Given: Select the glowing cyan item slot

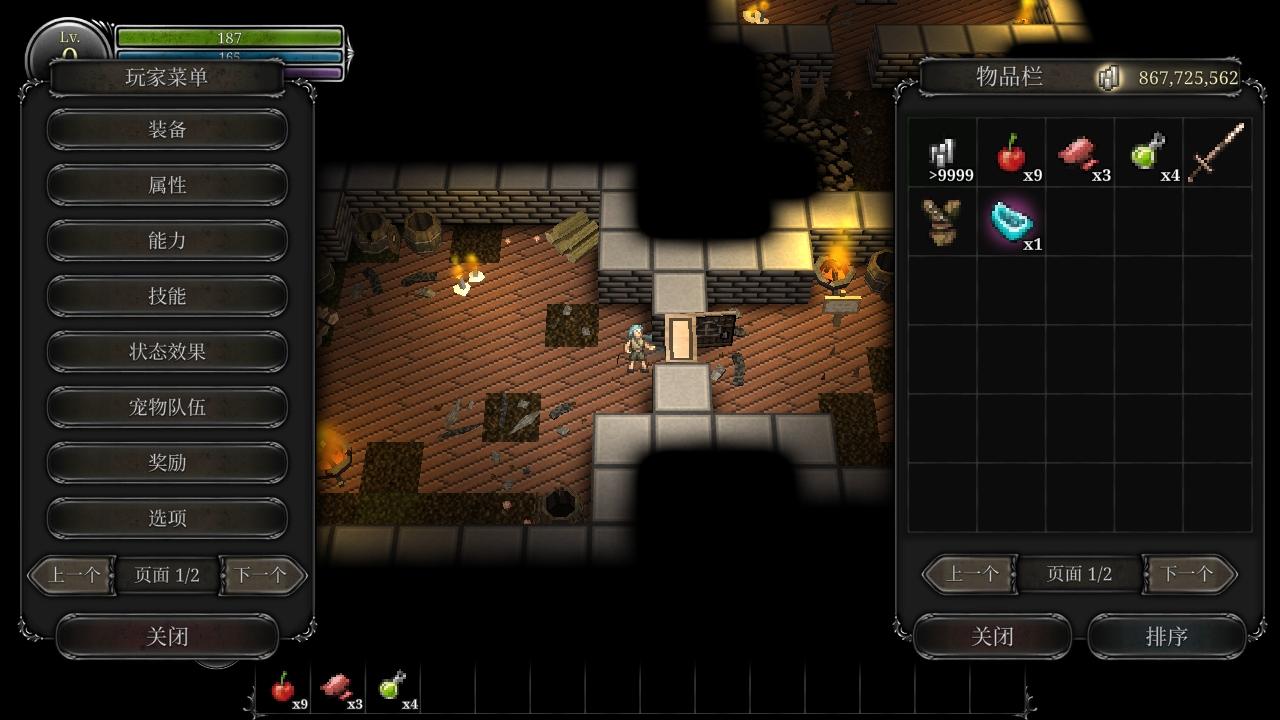Looking at the screenshot, I should point(1011,221).
